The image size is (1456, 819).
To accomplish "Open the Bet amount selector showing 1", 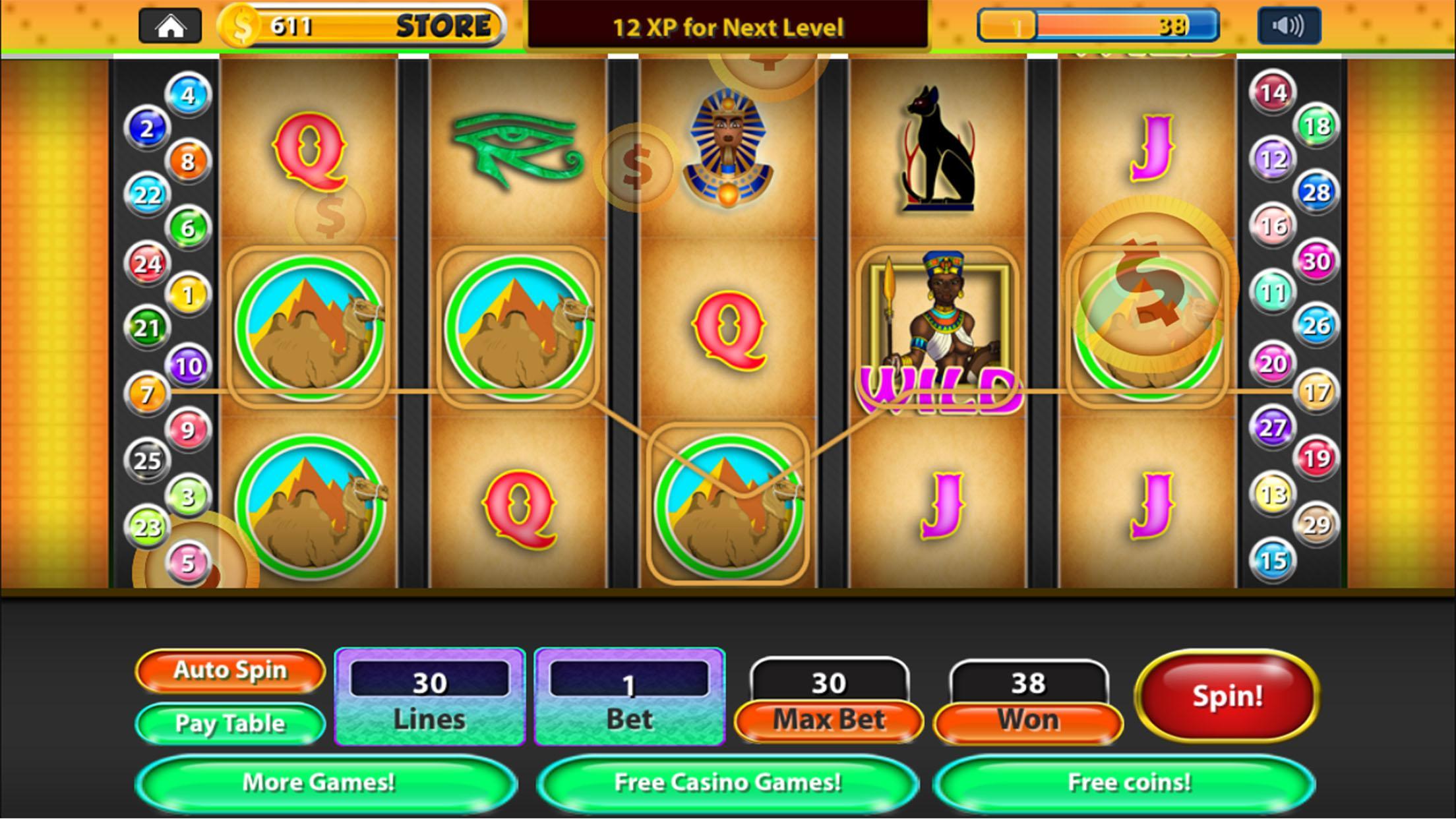I will coord(628,696).
